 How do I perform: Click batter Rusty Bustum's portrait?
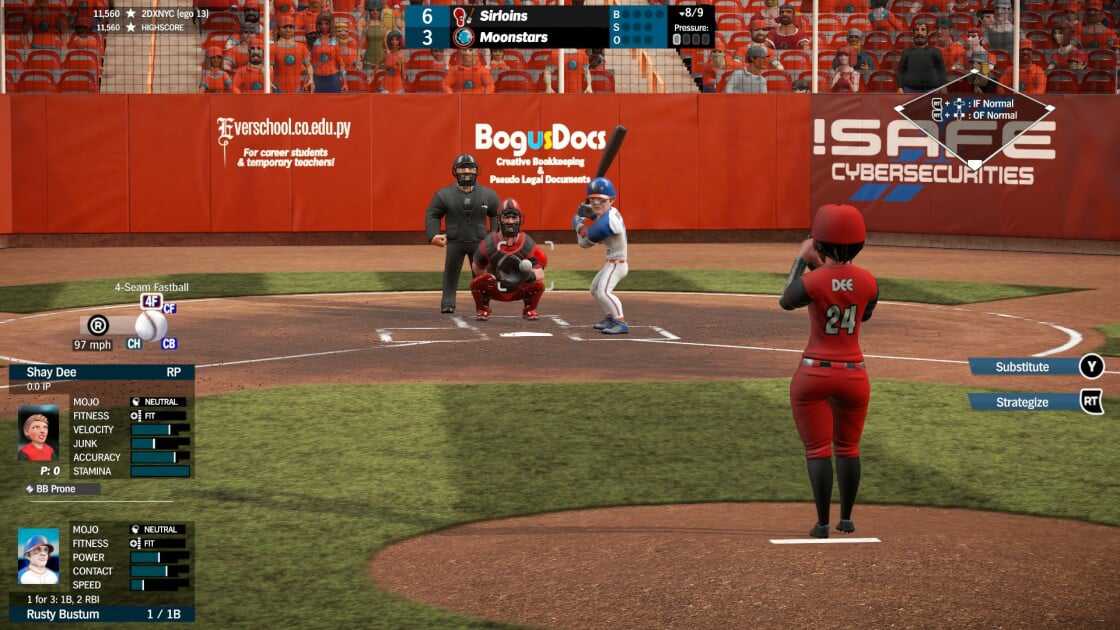coord(38,556)
